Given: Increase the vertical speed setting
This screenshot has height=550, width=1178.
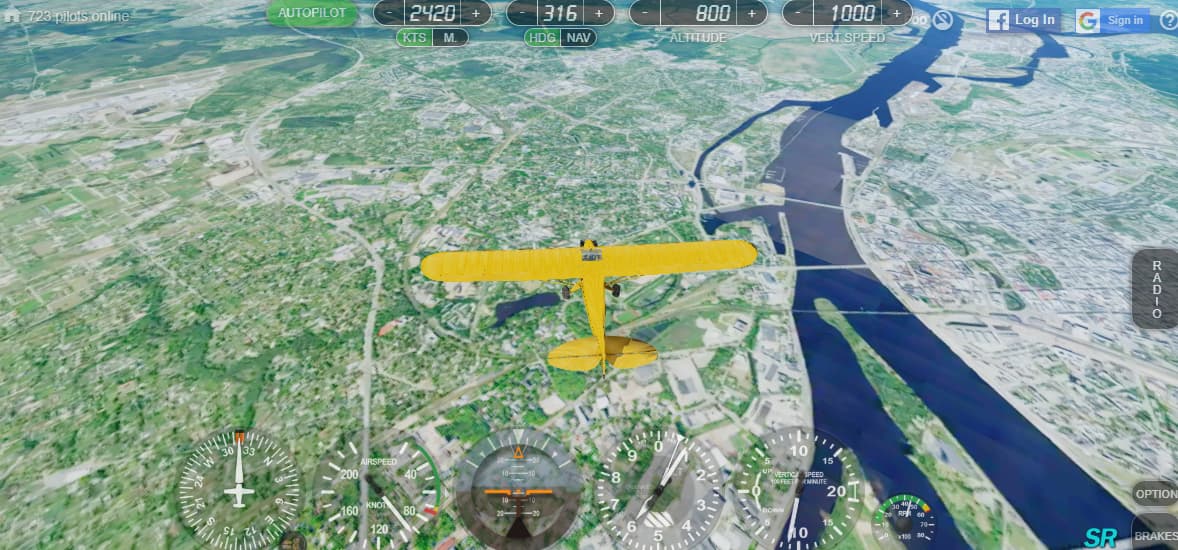Looking at the screenshot, I should 894,13.
